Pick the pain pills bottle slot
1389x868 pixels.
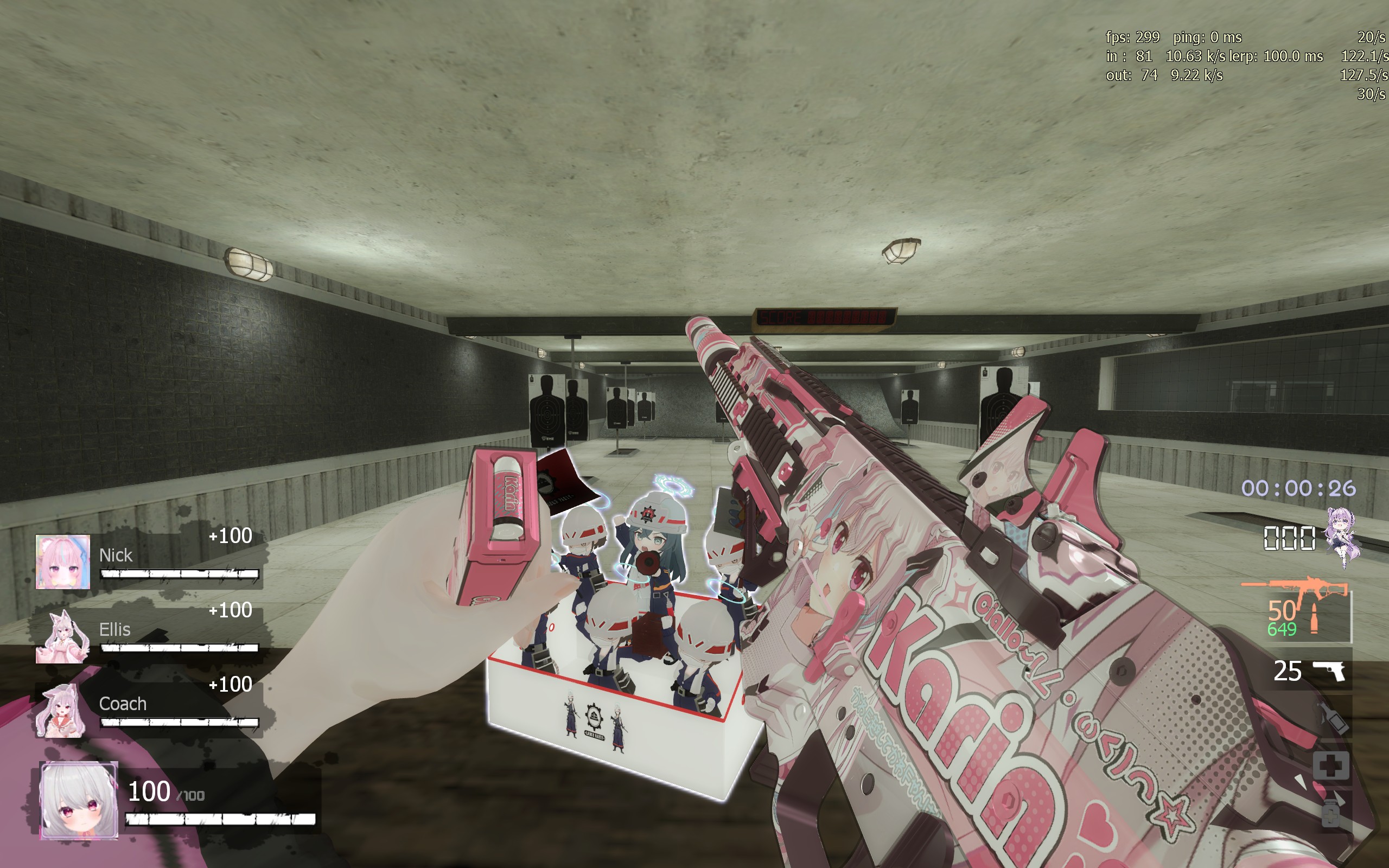point(1330,812)
